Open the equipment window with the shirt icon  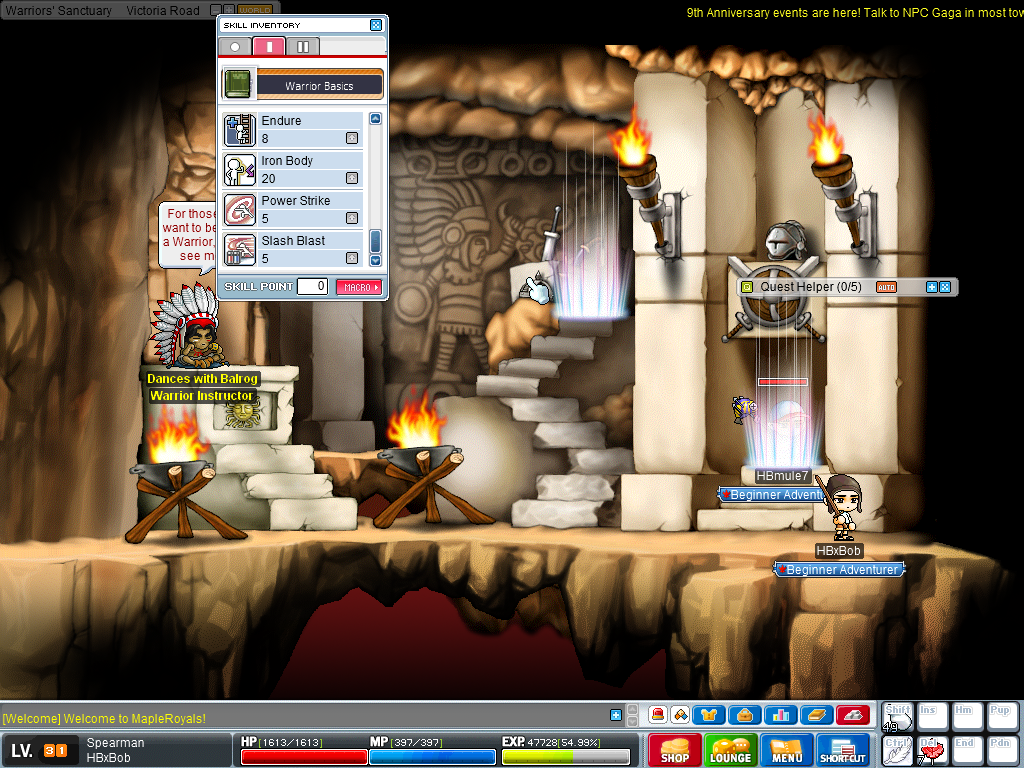pos(709,714)
